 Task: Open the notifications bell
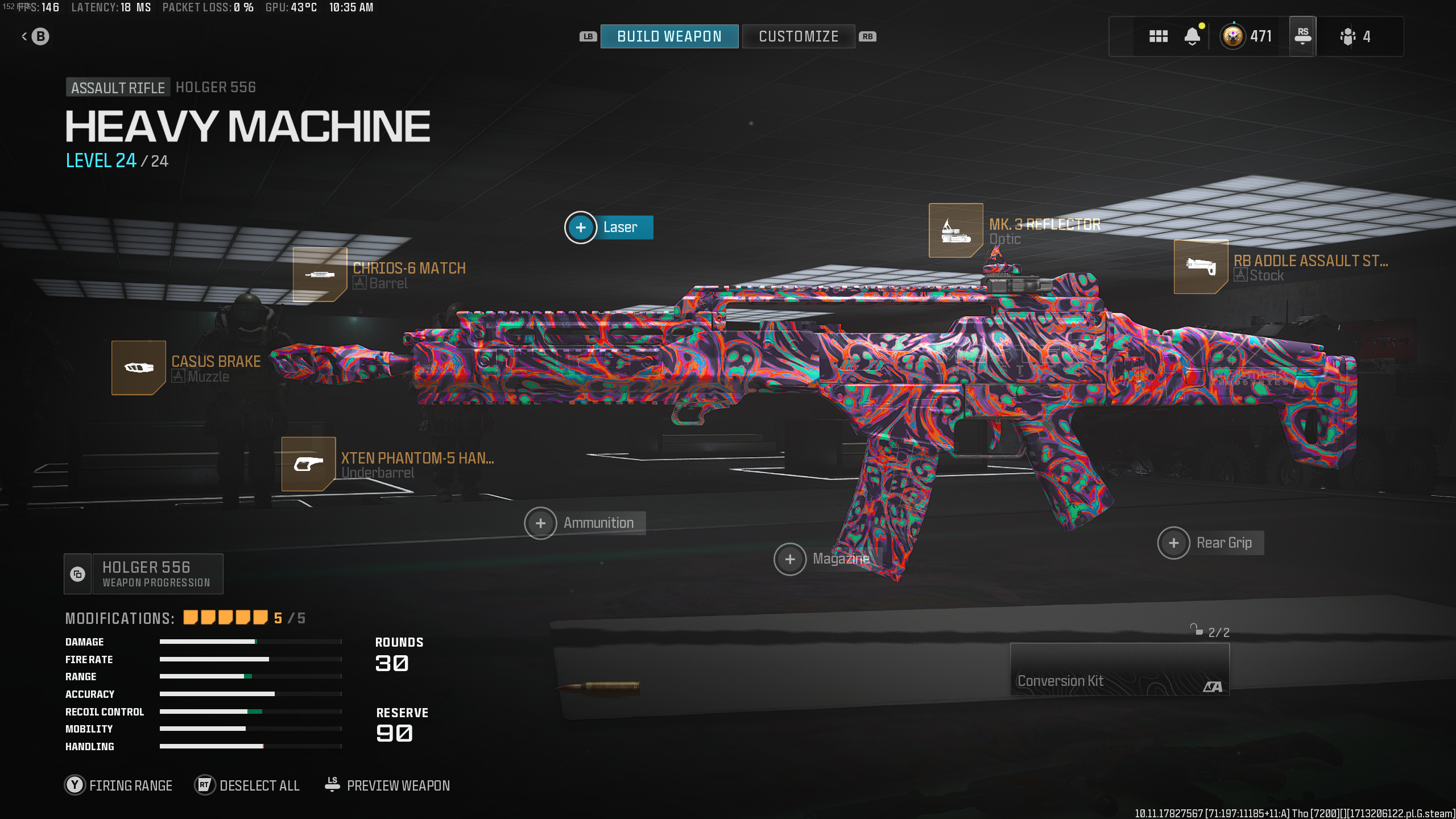[x=1192, y=37]
